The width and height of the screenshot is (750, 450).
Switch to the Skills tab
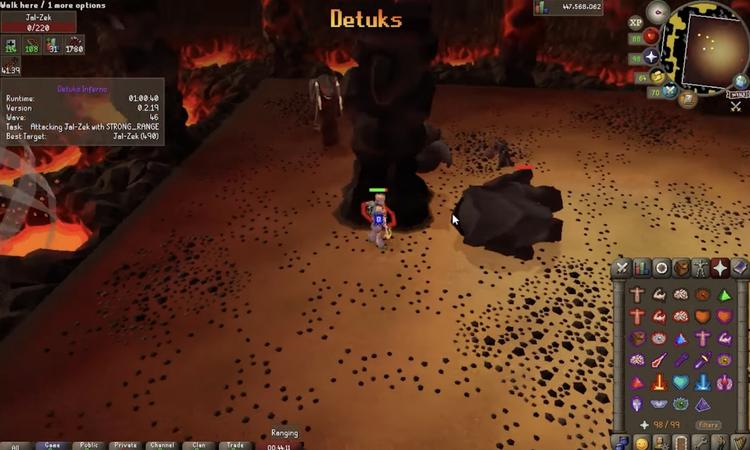[641, 268]
